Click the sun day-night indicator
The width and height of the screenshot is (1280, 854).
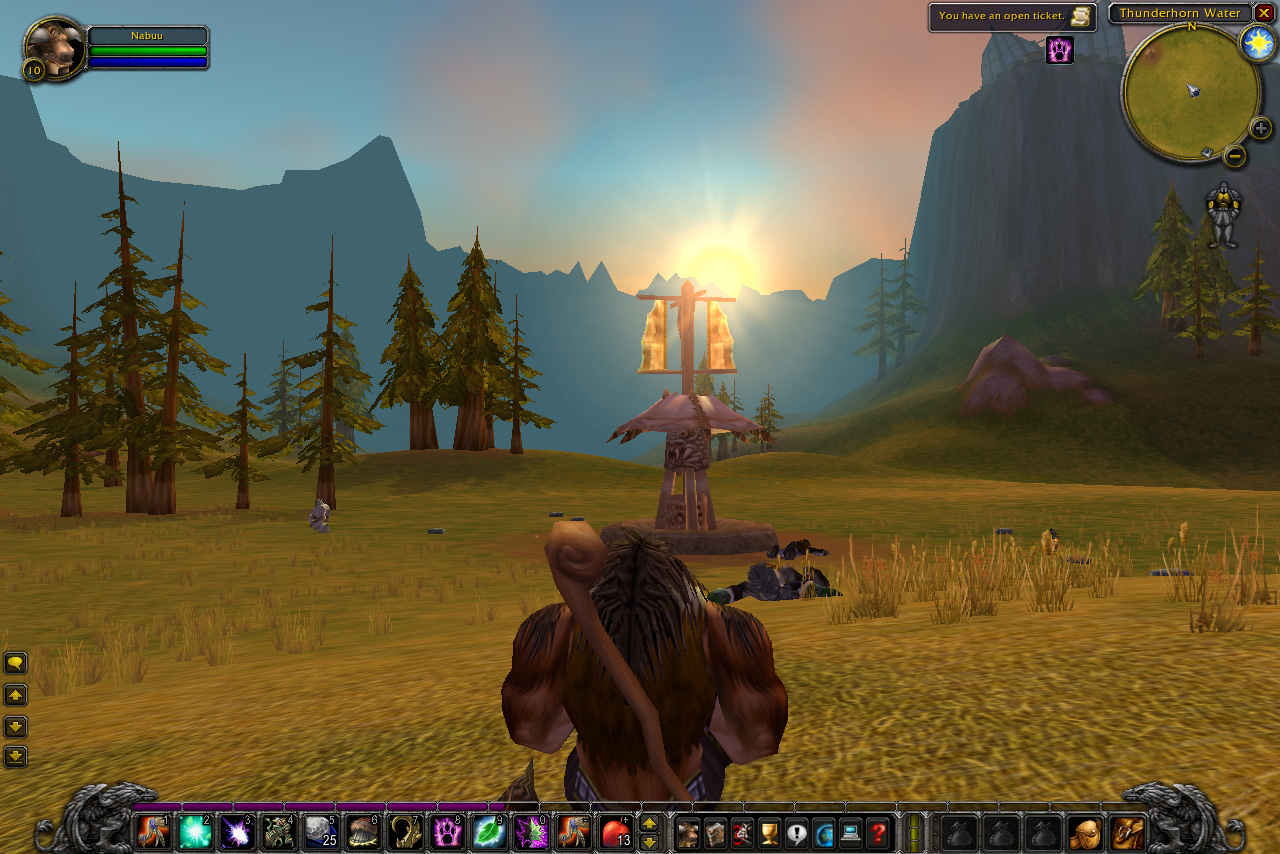pos(1257,42)
